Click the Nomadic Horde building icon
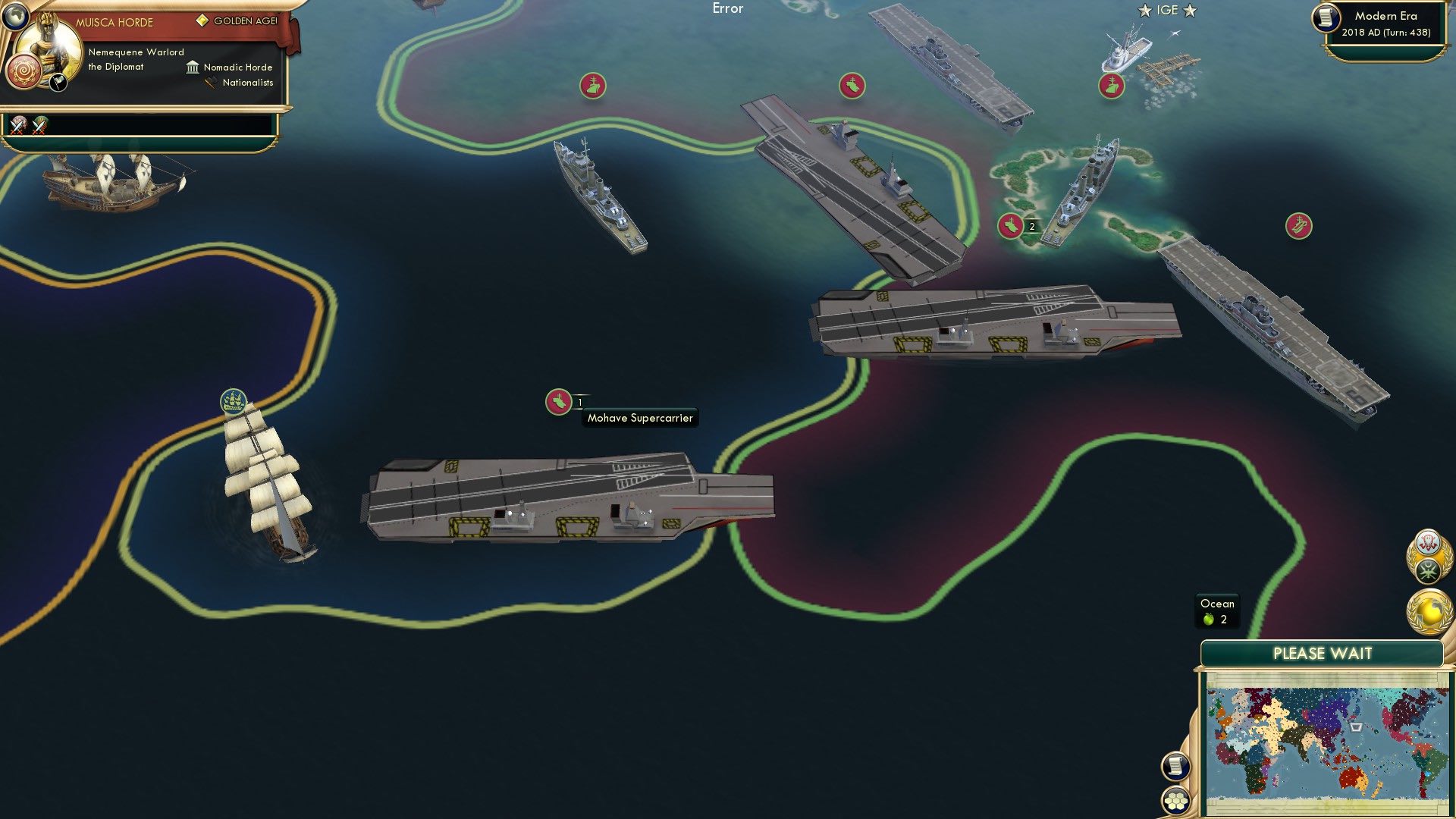1456x819 pixels. pos(192,67)
